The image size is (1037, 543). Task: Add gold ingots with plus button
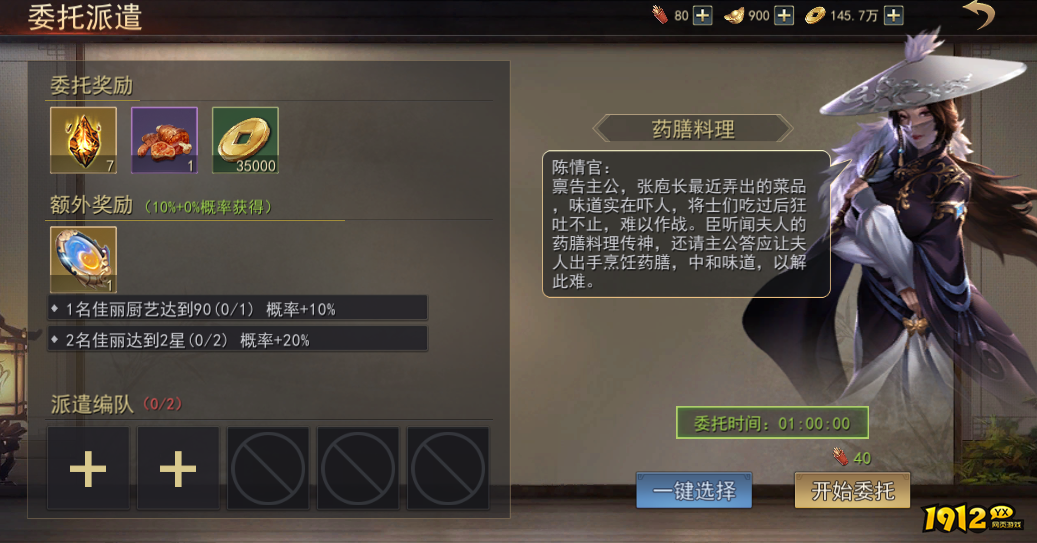pyautogui.click(x=785, y=16)
